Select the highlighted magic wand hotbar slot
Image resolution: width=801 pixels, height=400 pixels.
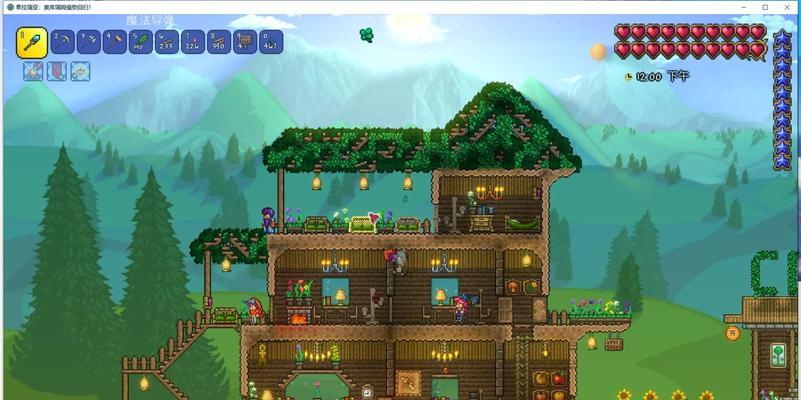click(x=32, y=42)
